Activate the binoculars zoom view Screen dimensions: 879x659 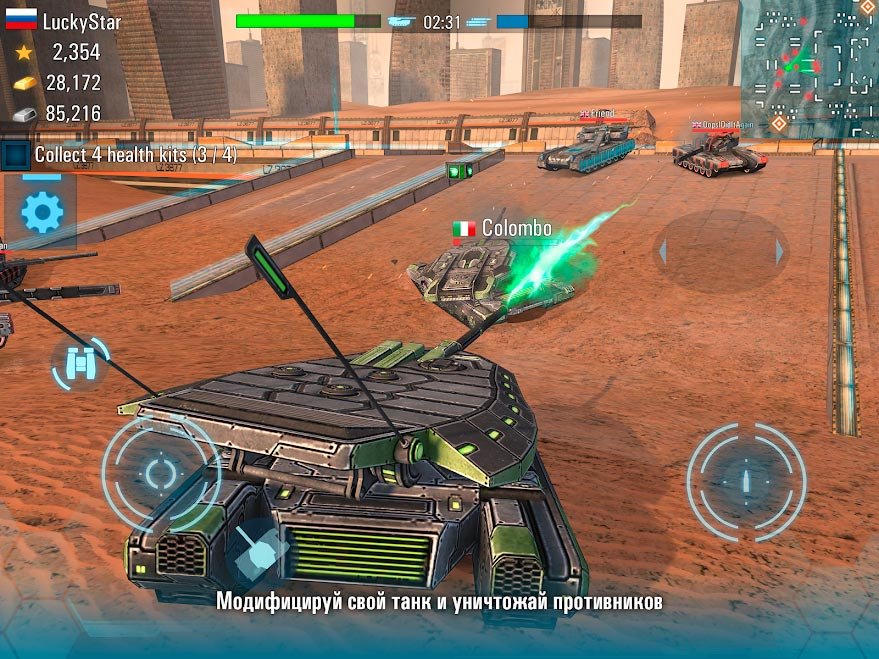pos(78,365)
